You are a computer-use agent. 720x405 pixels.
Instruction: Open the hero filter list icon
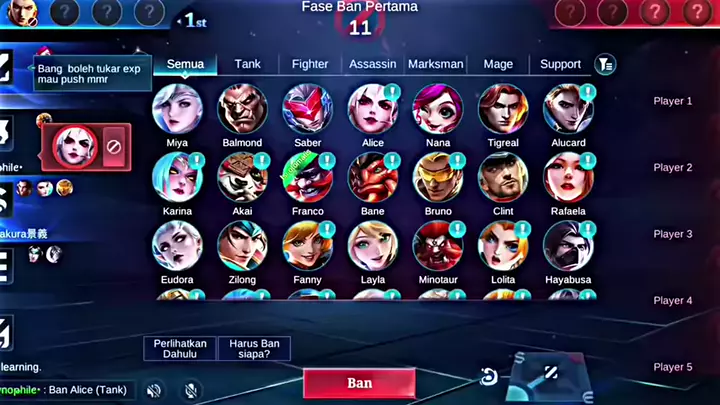pos(605,64)
